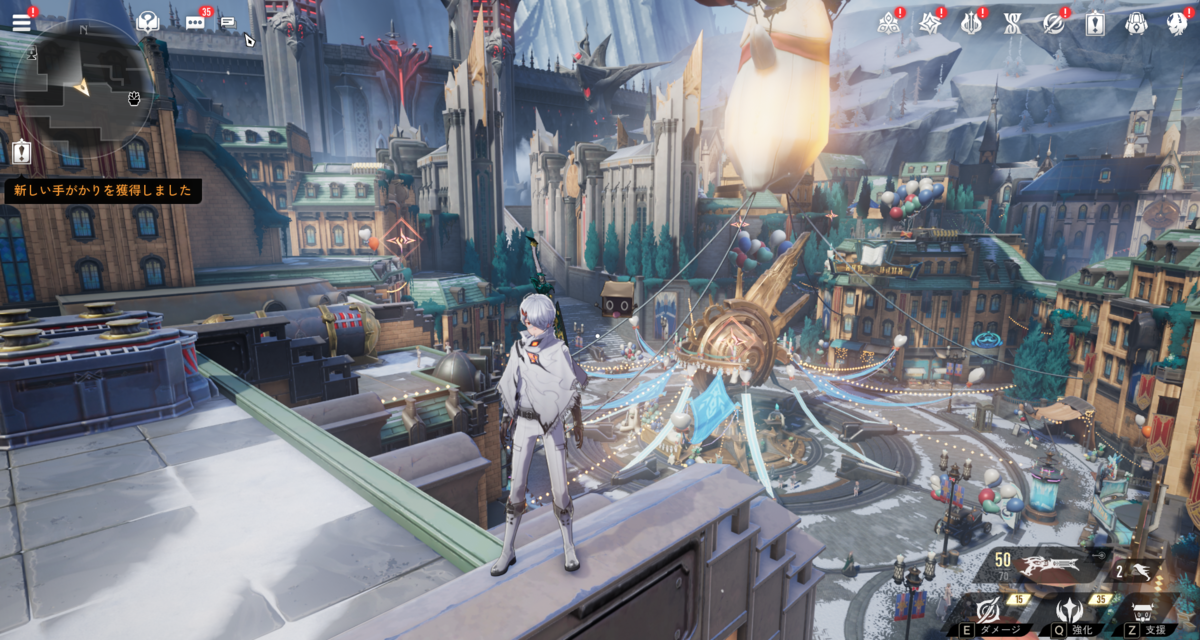Open the three-petal emblem menu icon
This screenshot has width=1200, height=640.
888,23
